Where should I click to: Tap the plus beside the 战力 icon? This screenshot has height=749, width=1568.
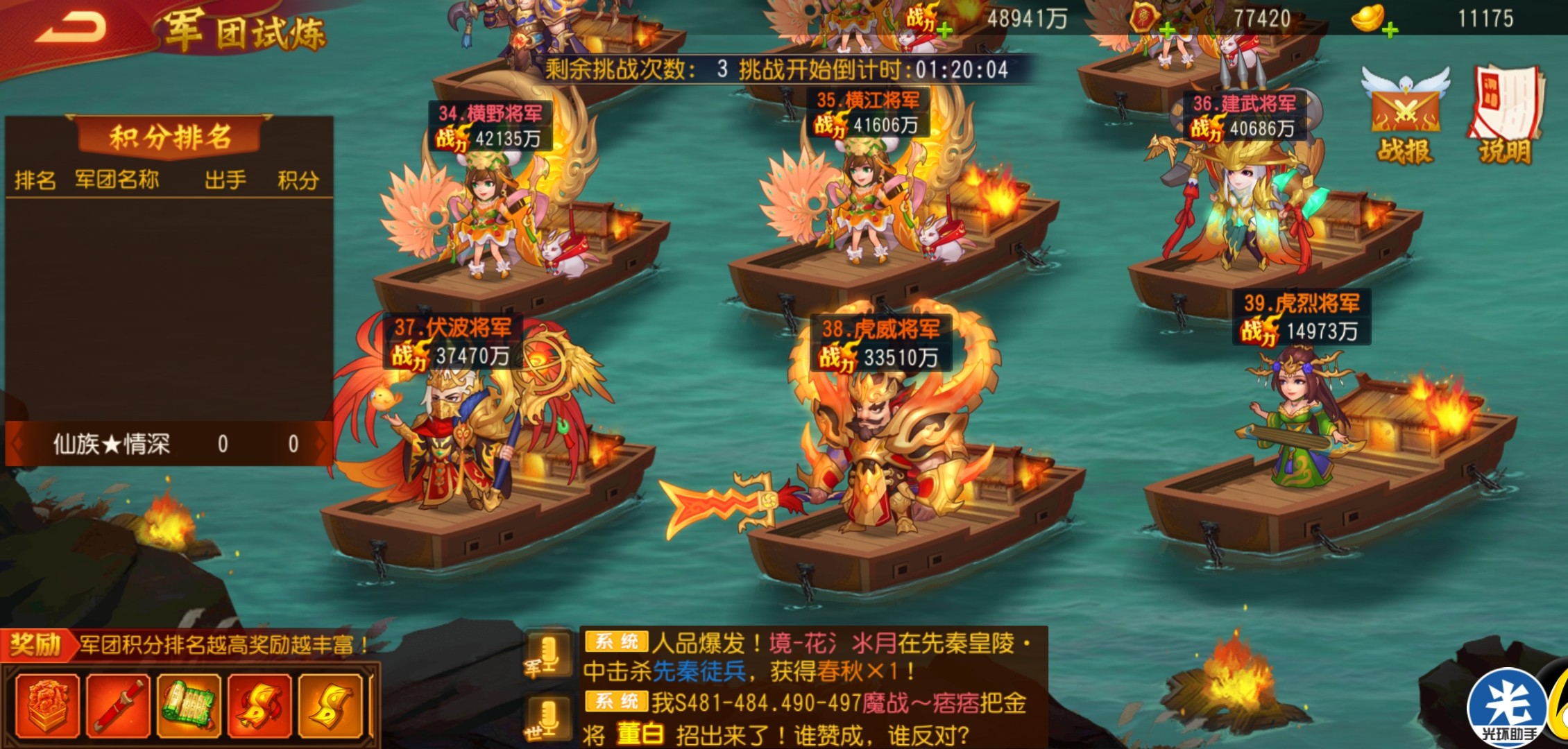(x=944, y=30)
